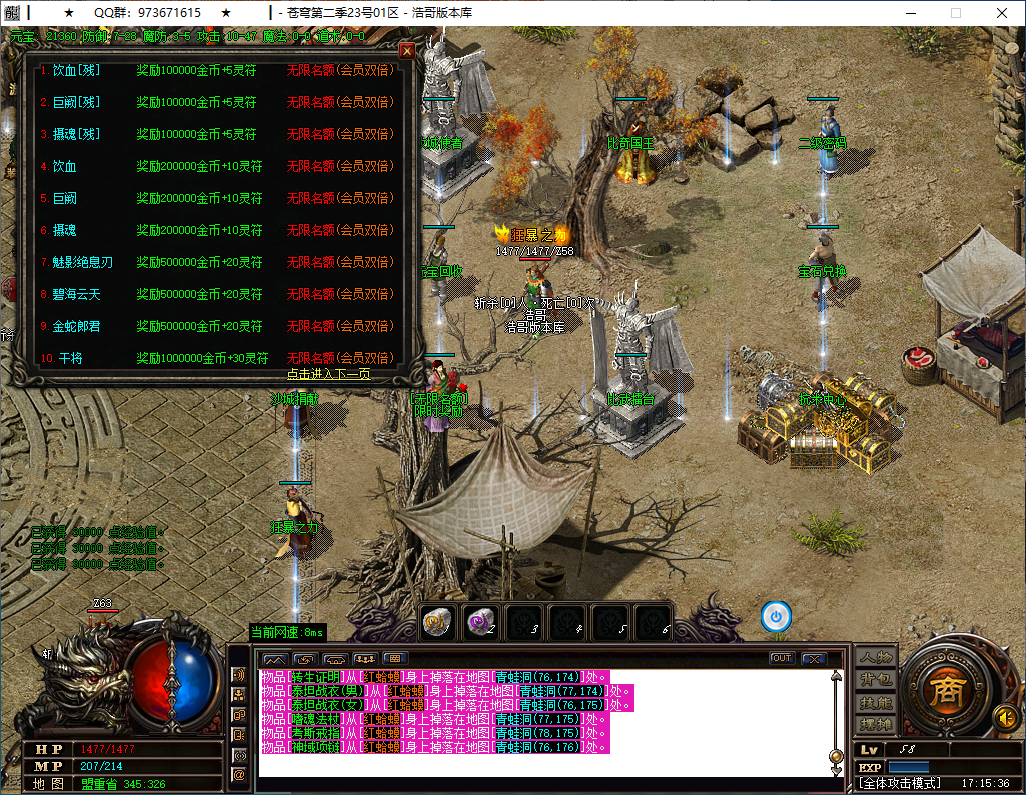Open the 背包 inventory bag
The height and width of the screenshot is (795, 1026).
click(x=876, y=680)
